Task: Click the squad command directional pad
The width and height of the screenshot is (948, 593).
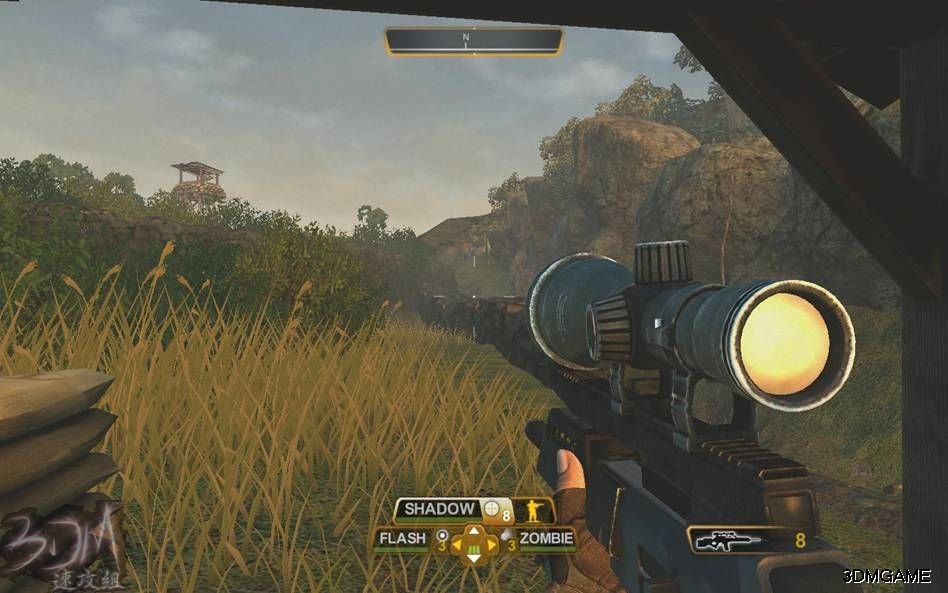Action: coord(474,545)
